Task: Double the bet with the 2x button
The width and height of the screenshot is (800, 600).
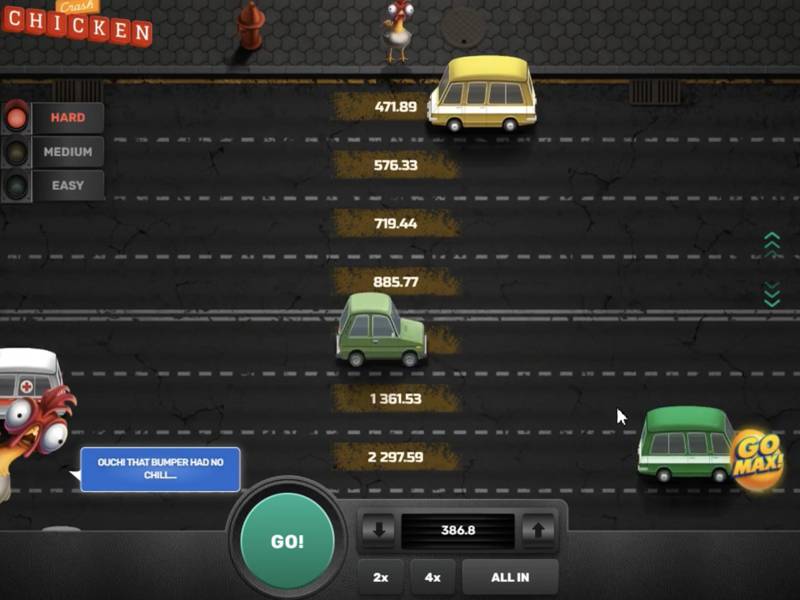Action: (x=381, y=577)
